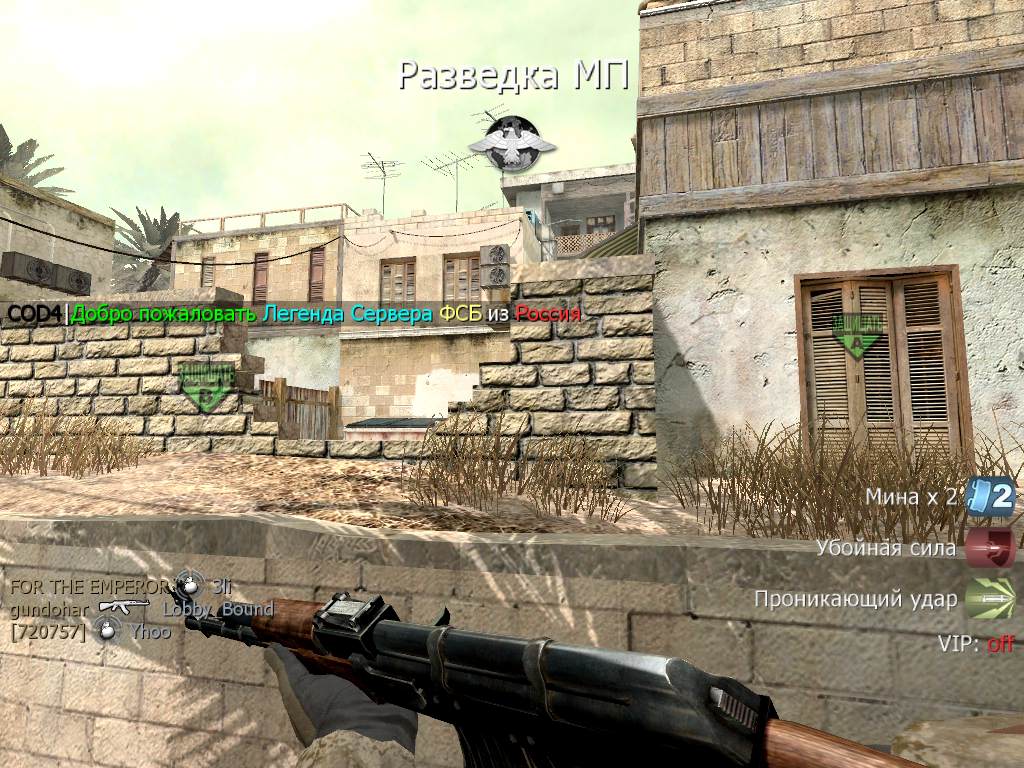
Task: Select the objective A marker
Action: point(855,335)
